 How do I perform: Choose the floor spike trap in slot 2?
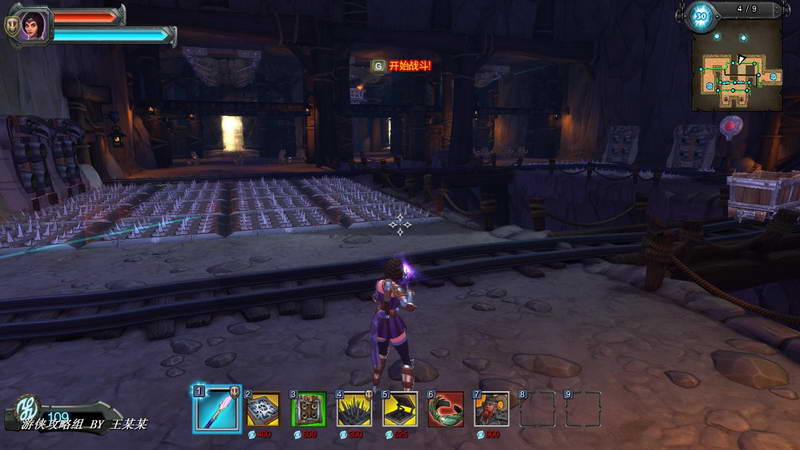(x=263, y=409)
